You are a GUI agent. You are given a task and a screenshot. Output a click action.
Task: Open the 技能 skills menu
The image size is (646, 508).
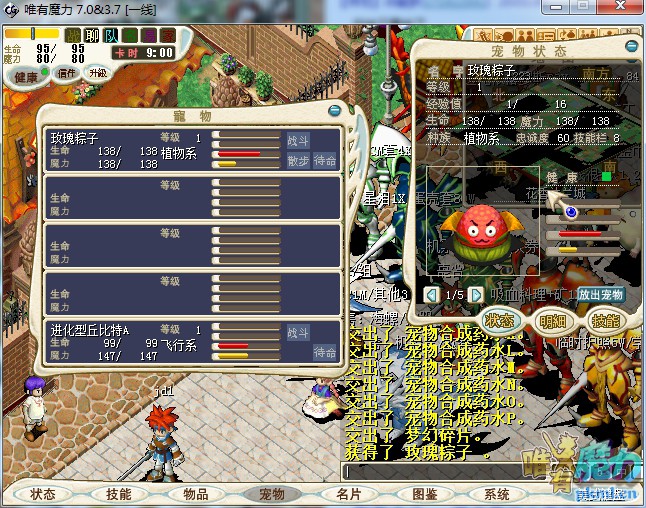click(119, 494)
